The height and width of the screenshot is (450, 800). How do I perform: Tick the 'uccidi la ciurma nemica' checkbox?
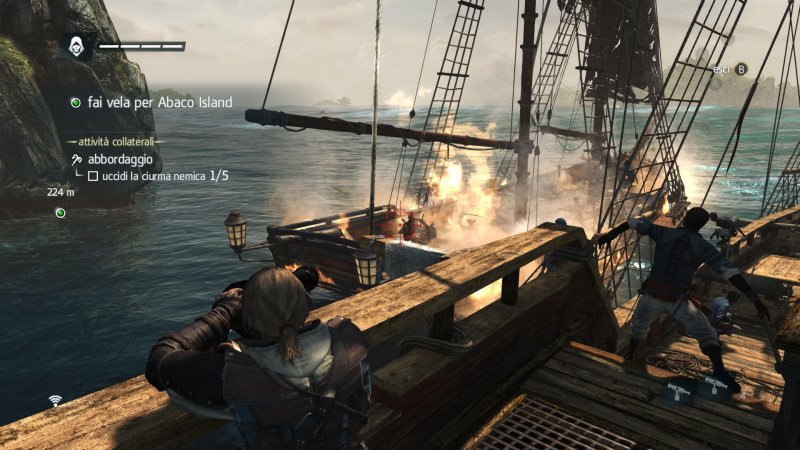93,176
